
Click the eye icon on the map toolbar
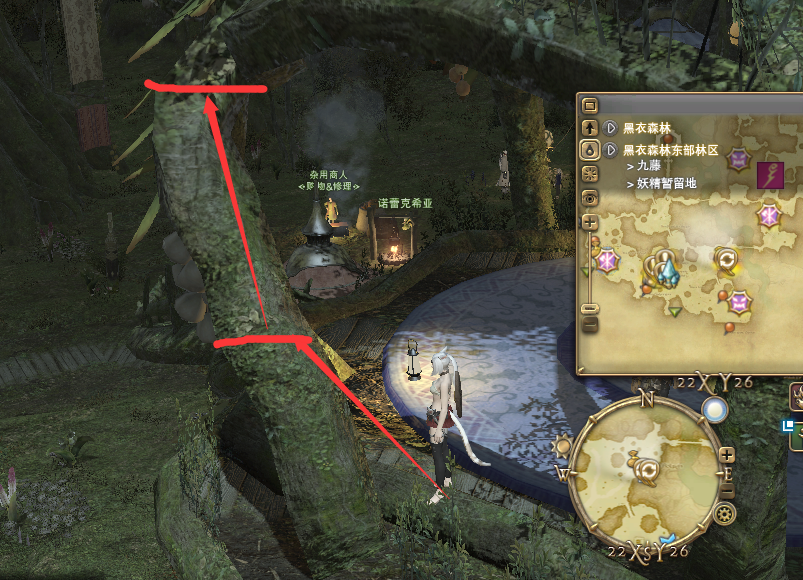point(590,198)
